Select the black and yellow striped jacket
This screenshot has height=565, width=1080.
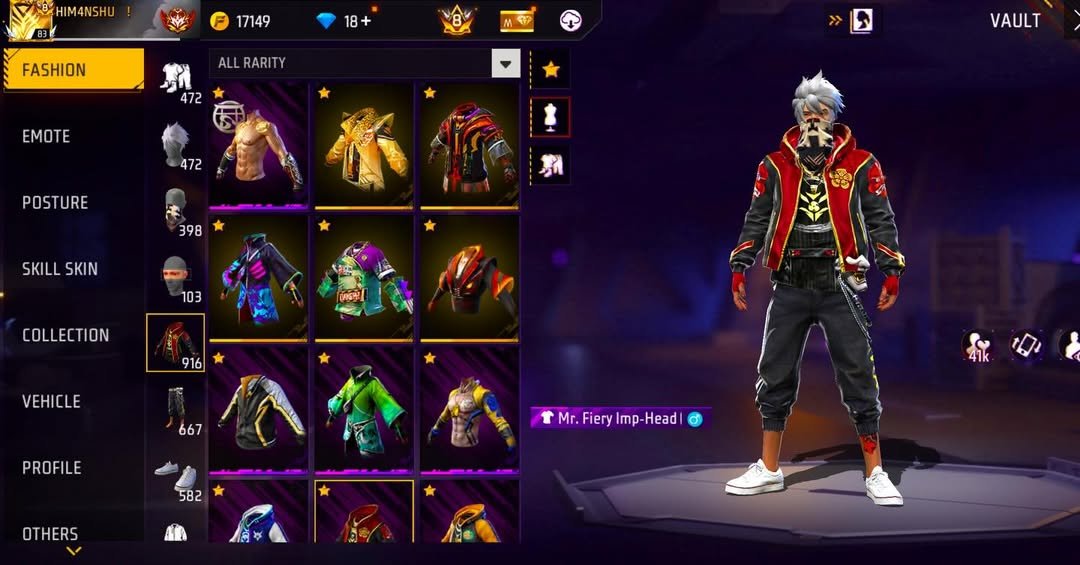click(259, 410)
